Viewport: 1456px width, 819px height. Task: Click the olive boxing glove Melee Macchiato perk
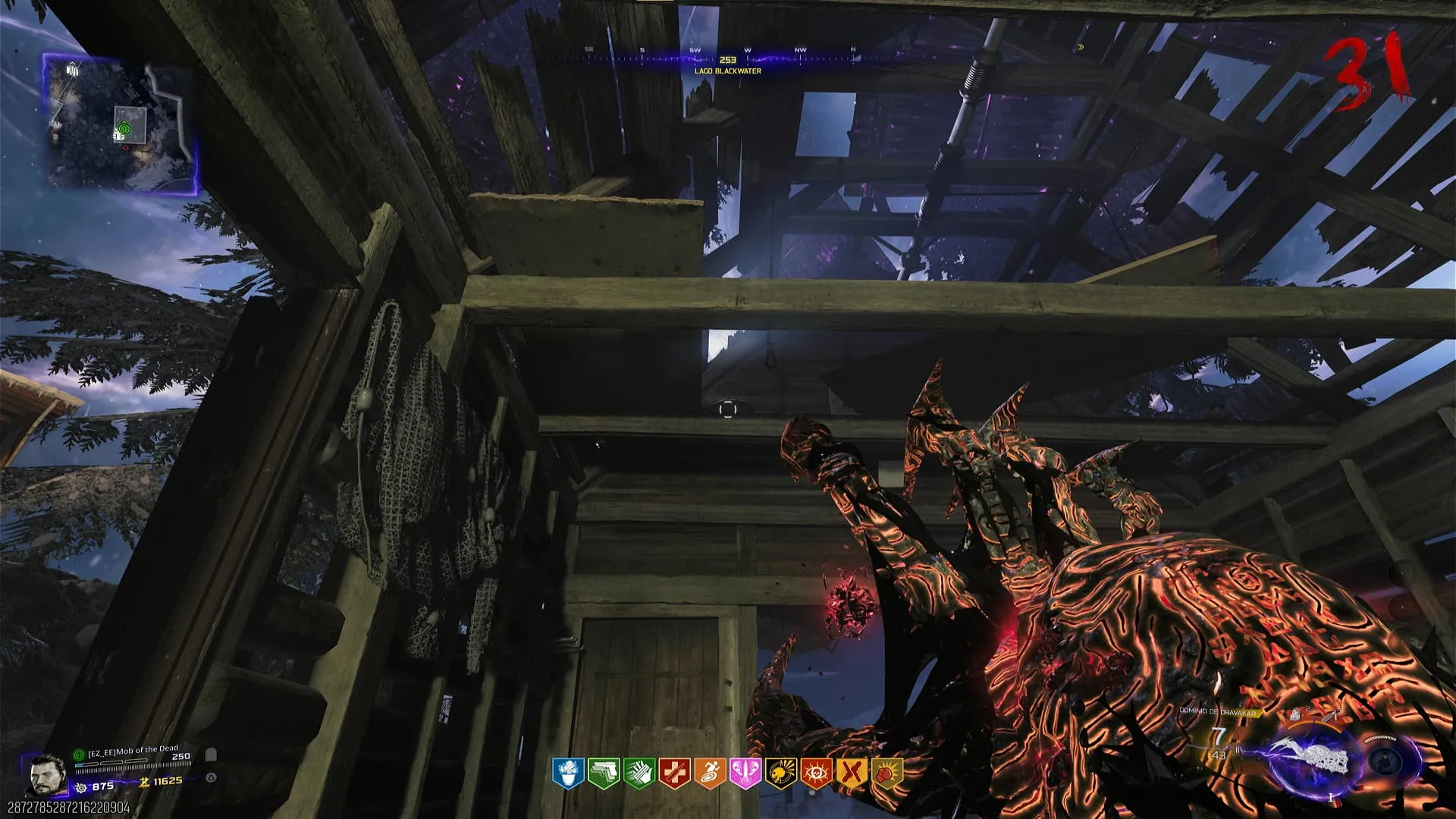887,773
